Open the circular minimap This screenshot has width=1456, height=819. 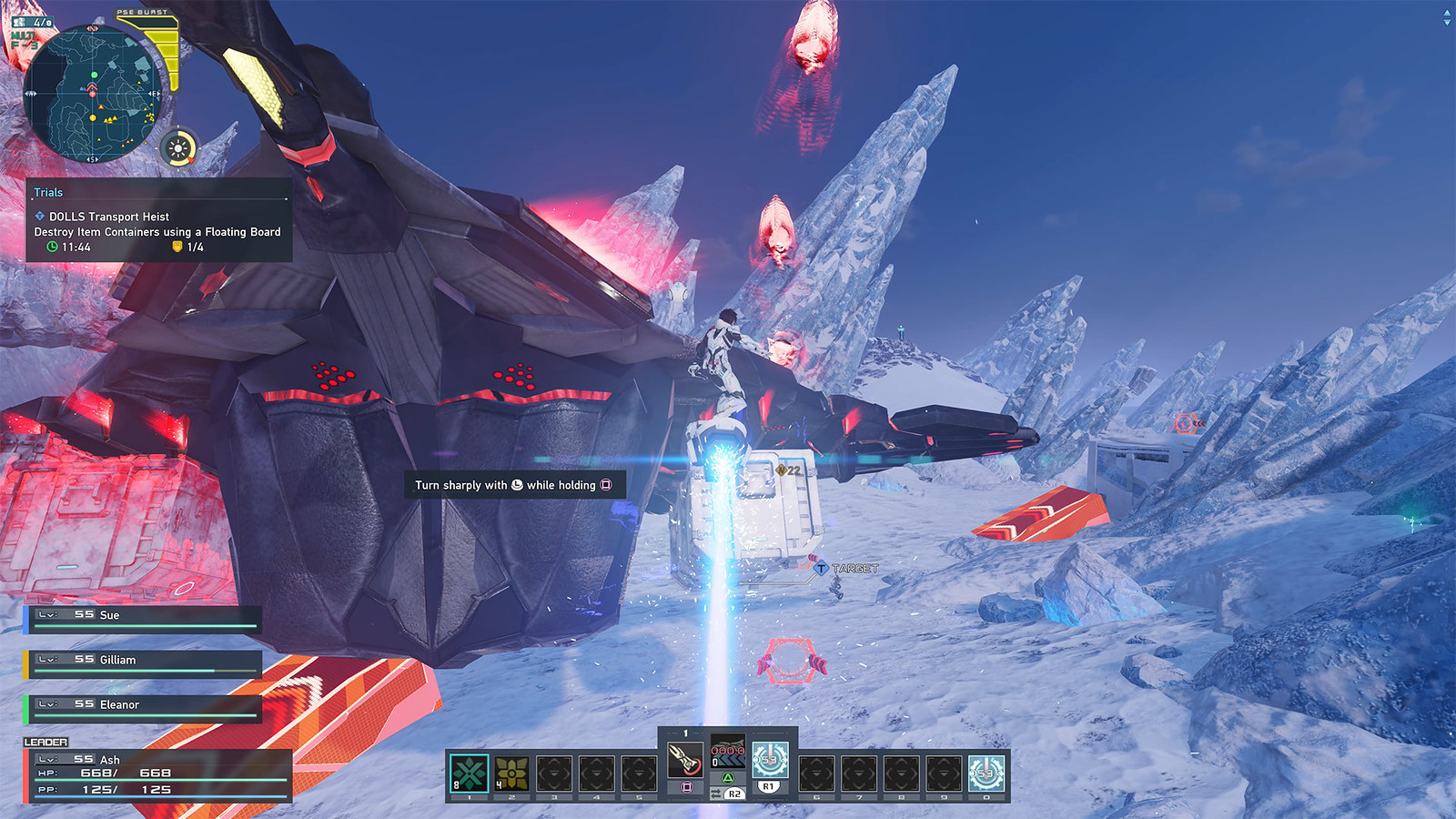[x=92, y=95]
